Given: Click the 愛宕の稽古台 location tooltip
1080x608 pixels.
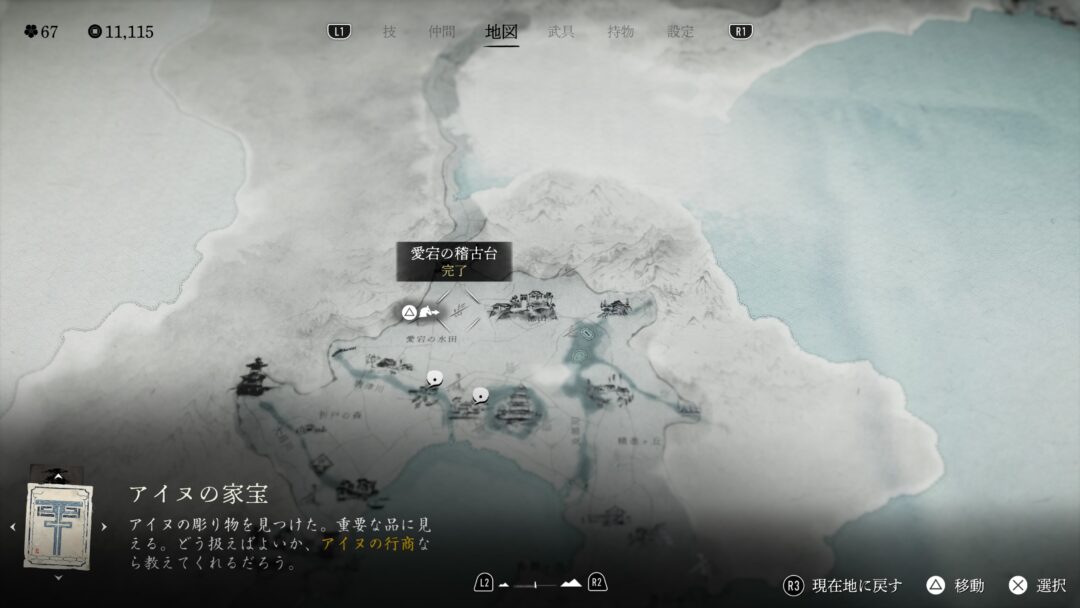Looking at the screenshot, I should (x=453, y=260).
